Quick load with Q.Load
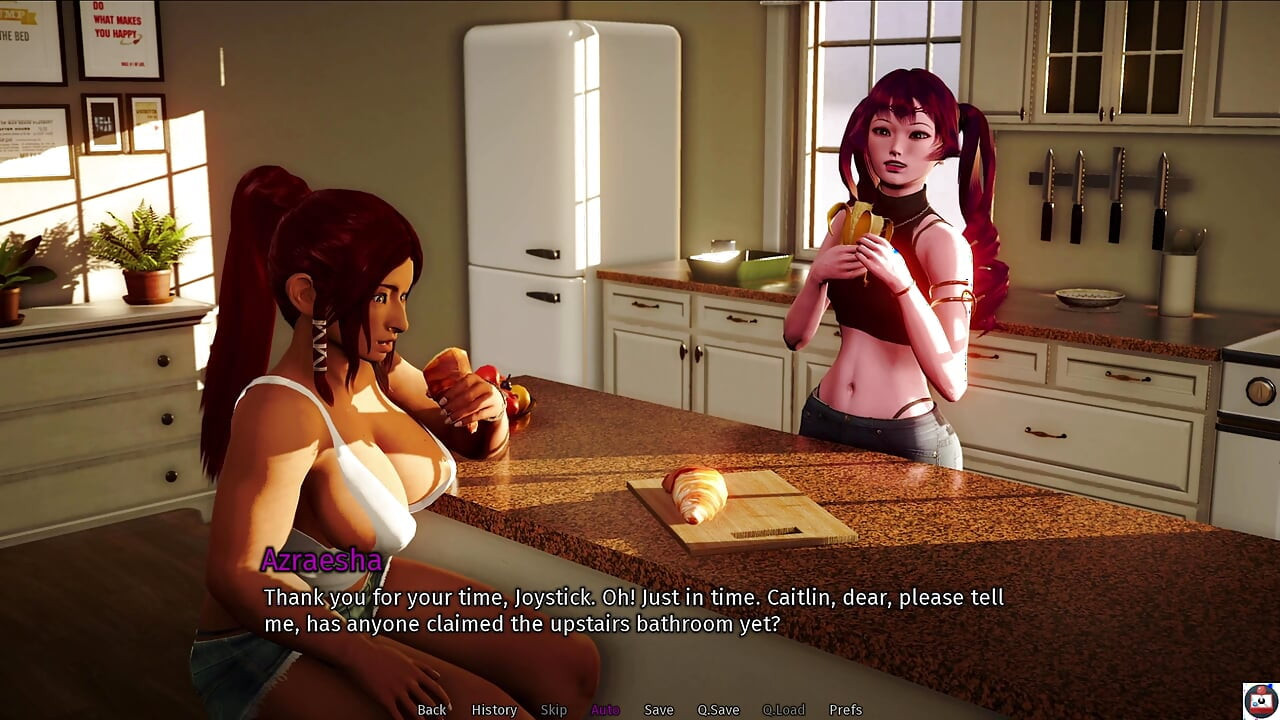Screen dimensions: 1280x720 coord(783,710)
